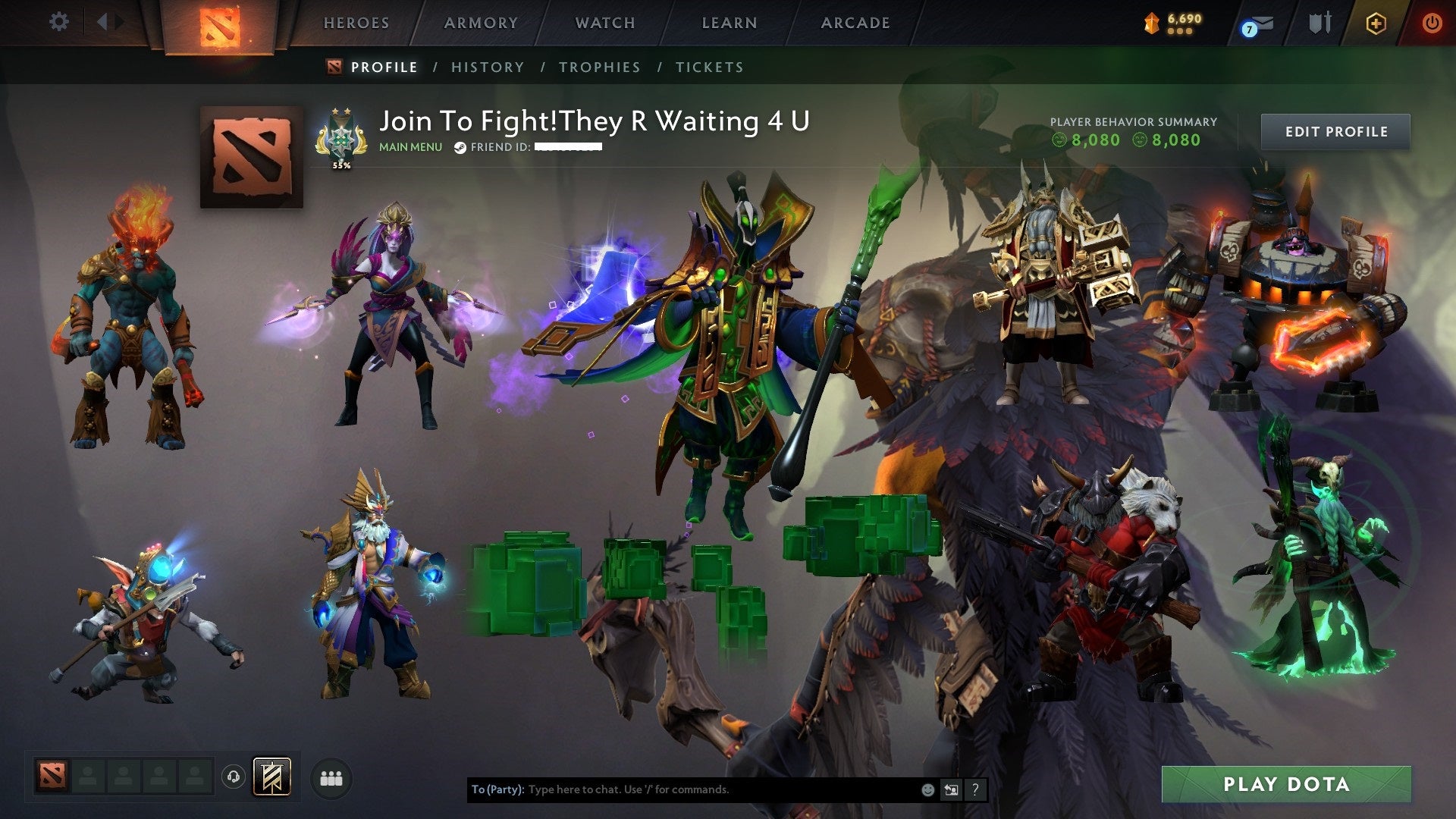Screen dimensions: 1456x819
Task: Open the emoticon picker beside the chat box
Action: pyautogui.click(x=927, y=789)
